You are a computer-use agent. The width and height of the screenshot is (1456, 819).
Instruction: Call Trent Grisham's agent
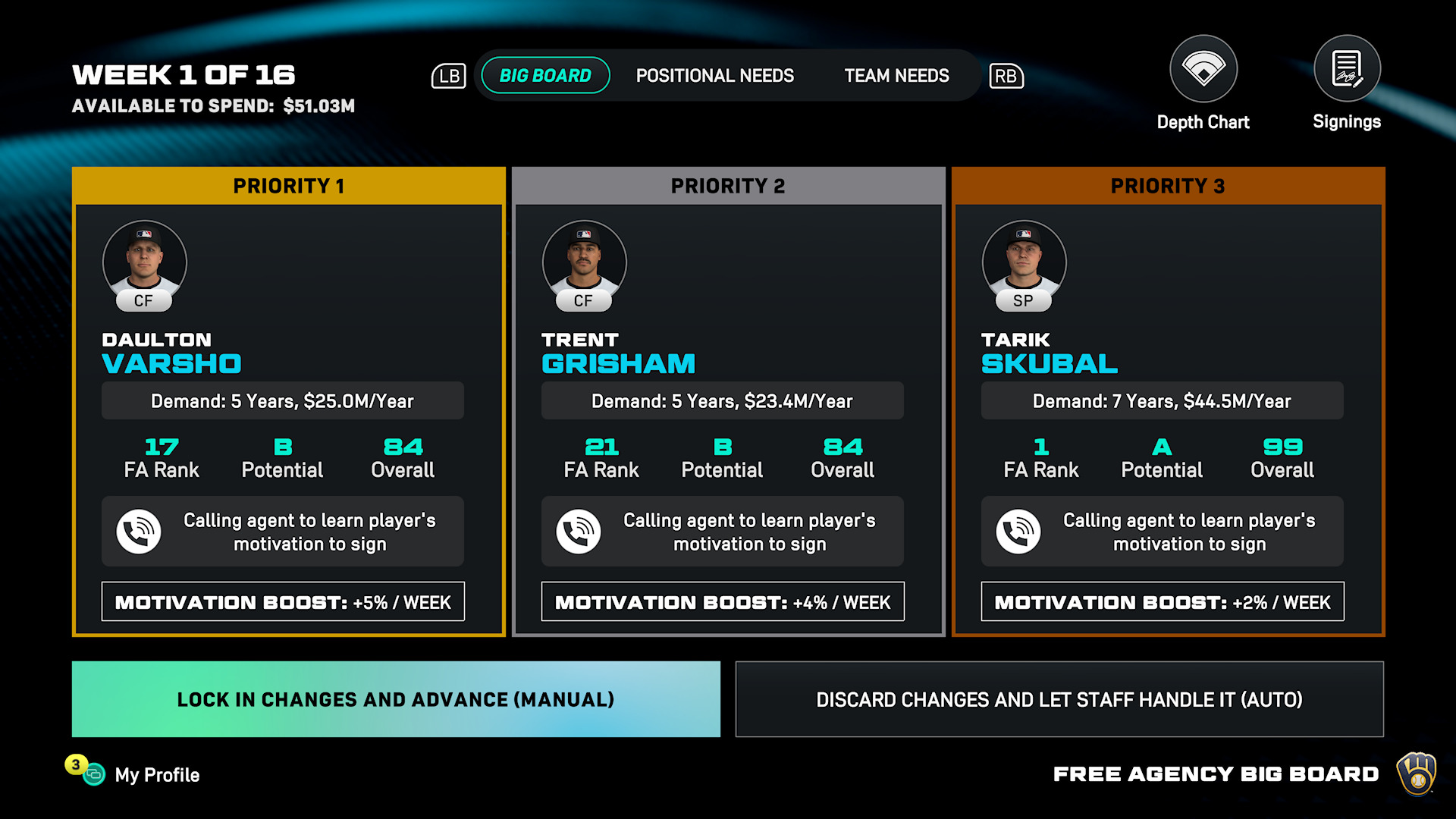[579, 532]
